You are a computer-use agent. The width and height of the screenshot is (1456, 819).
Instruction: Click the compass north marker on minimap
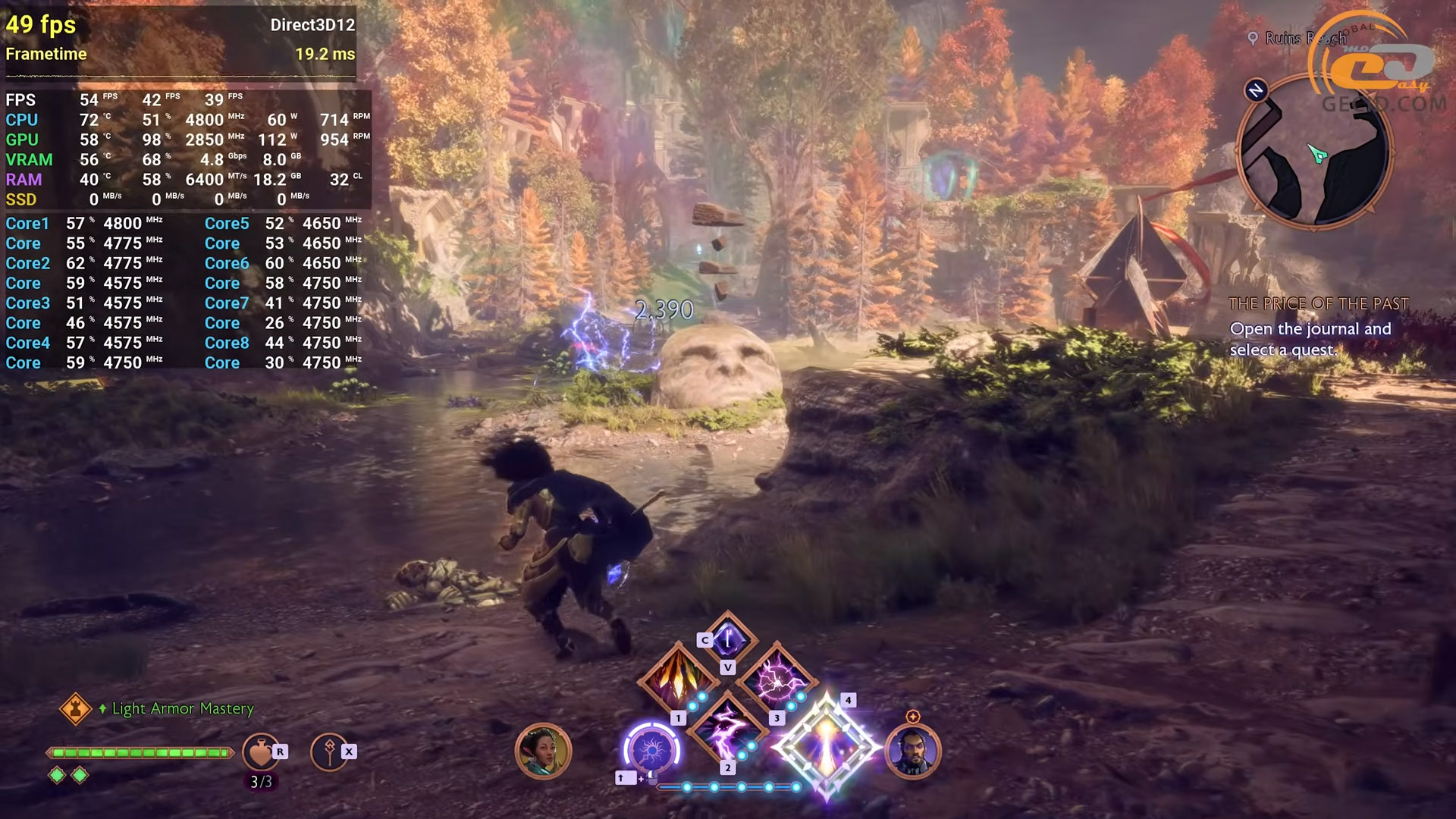tap(1256, 91)
